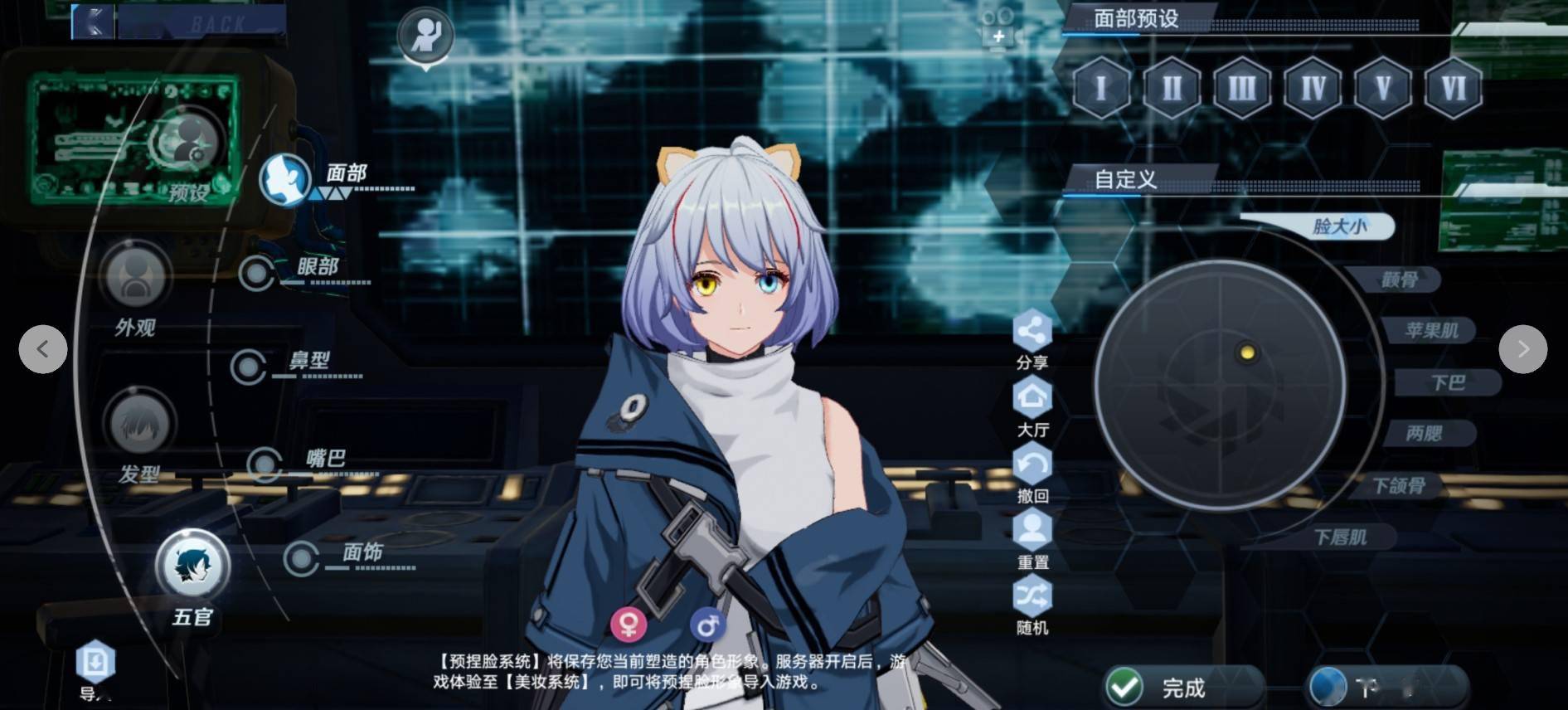Choose the male gender icon

pos(707,624)
